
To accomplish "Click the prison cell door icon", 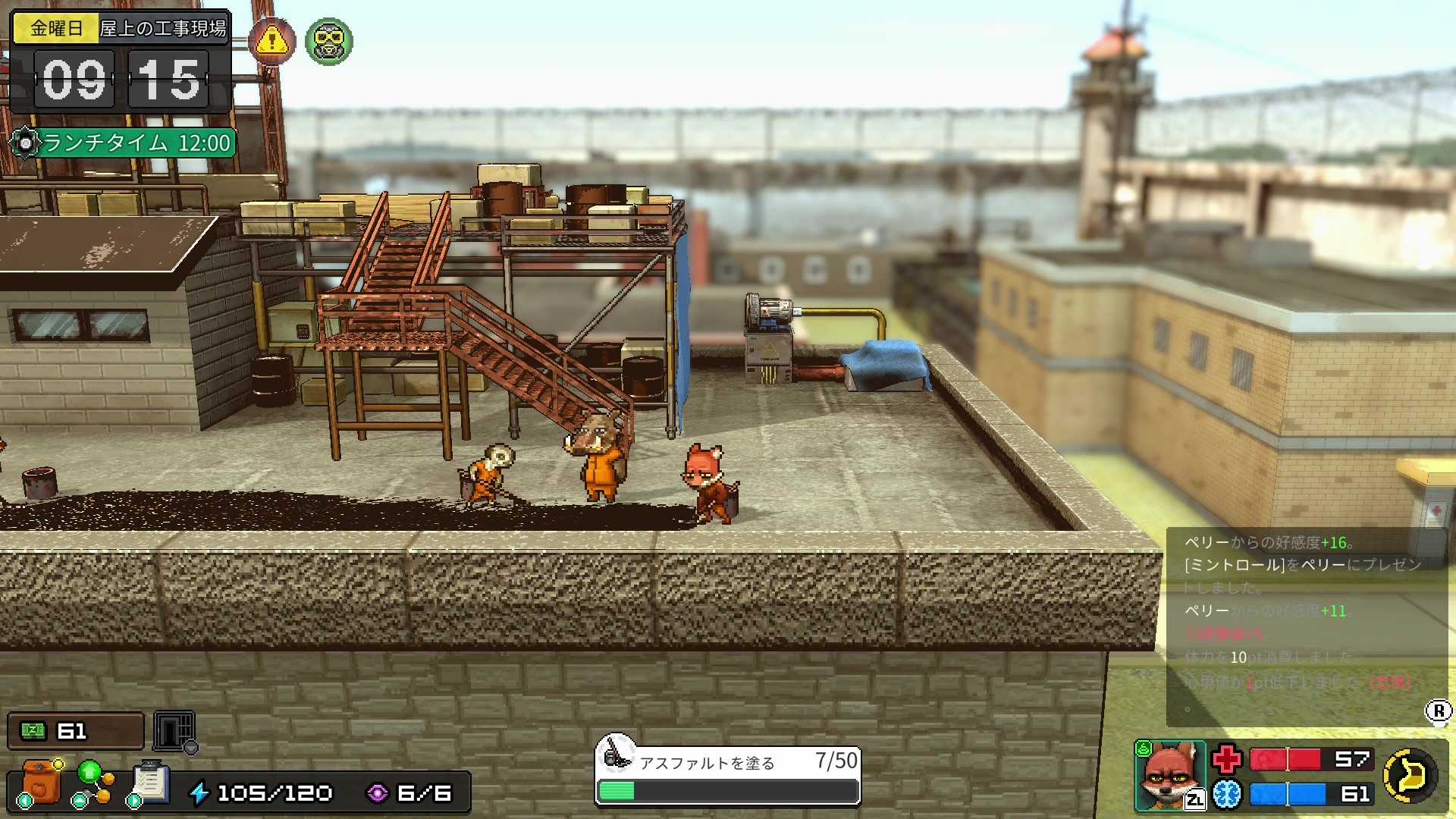I will (174, 731).
